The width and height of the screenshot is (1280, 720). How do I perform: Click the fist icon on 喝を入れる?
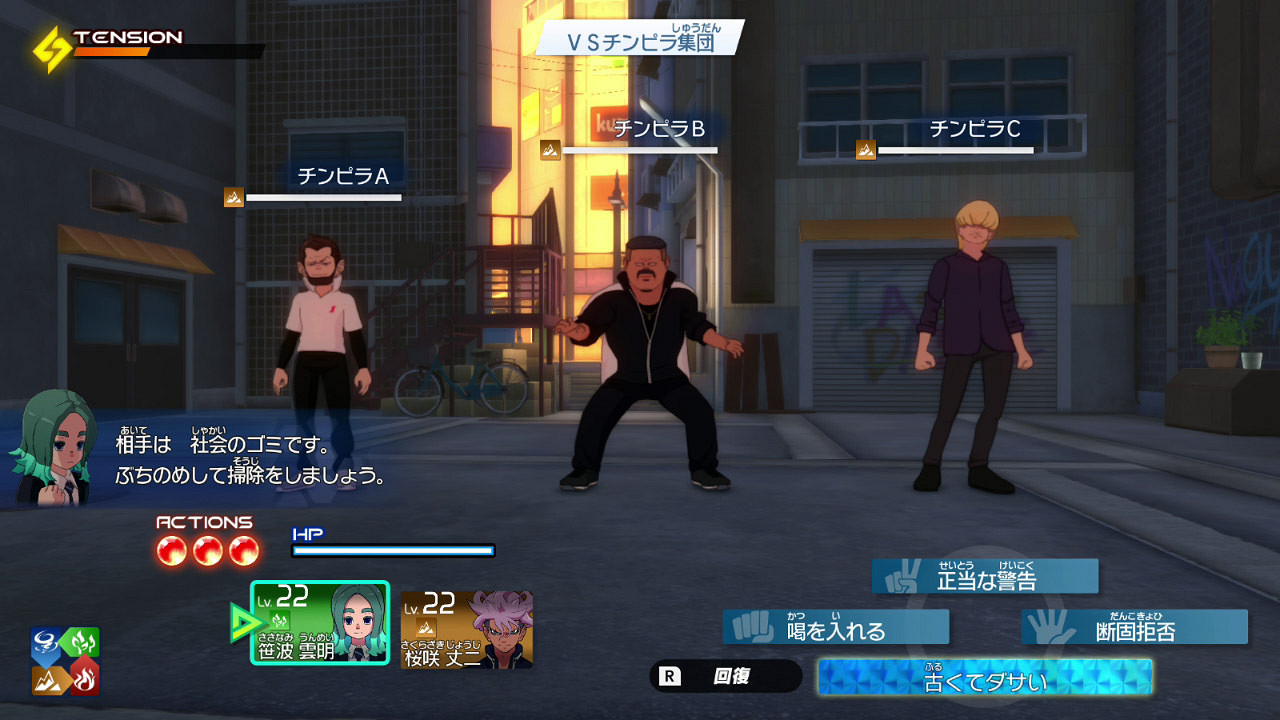point(752,626)
